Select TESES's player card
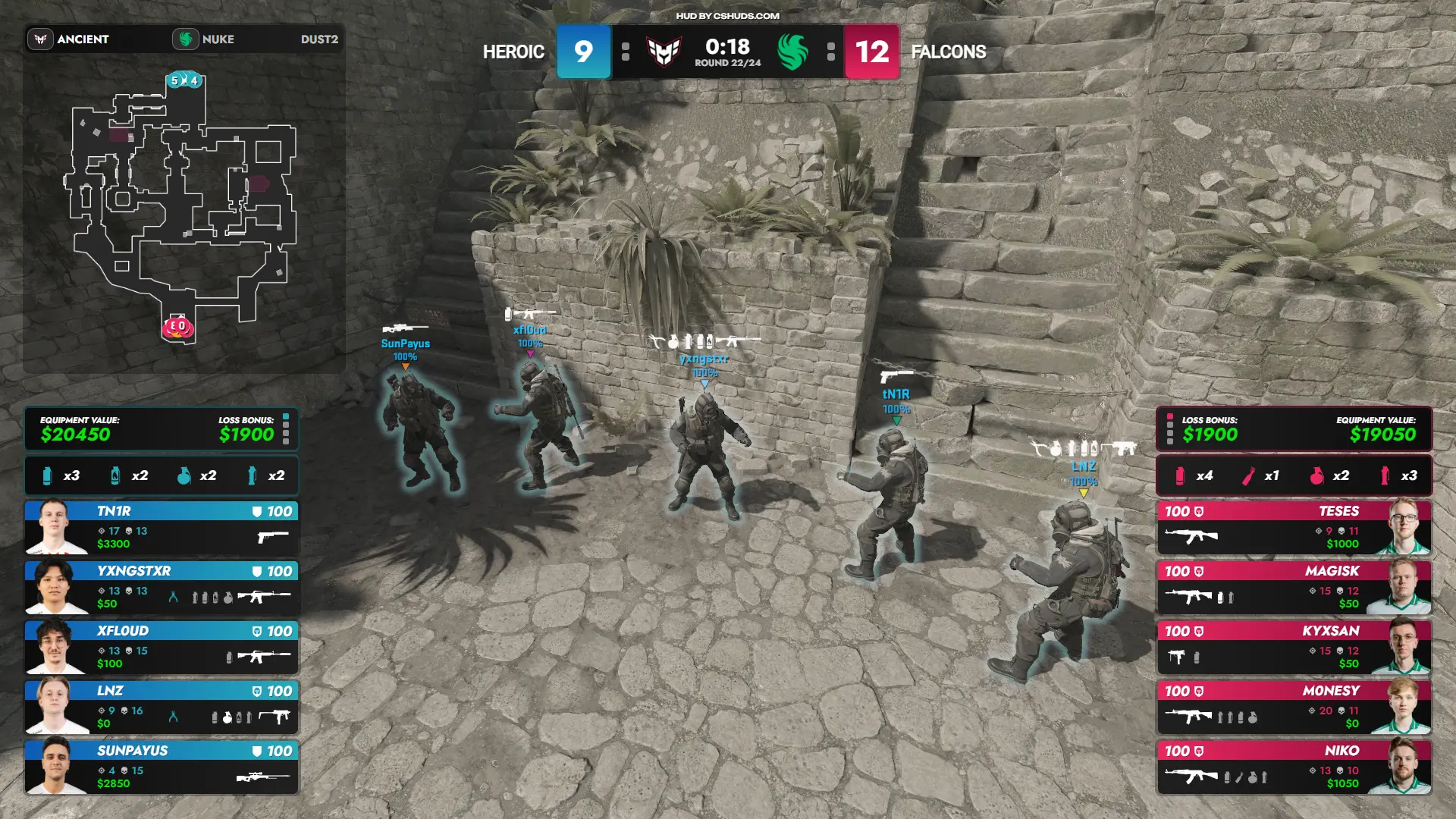The image size is (1456, 819). click(1294, 528)
